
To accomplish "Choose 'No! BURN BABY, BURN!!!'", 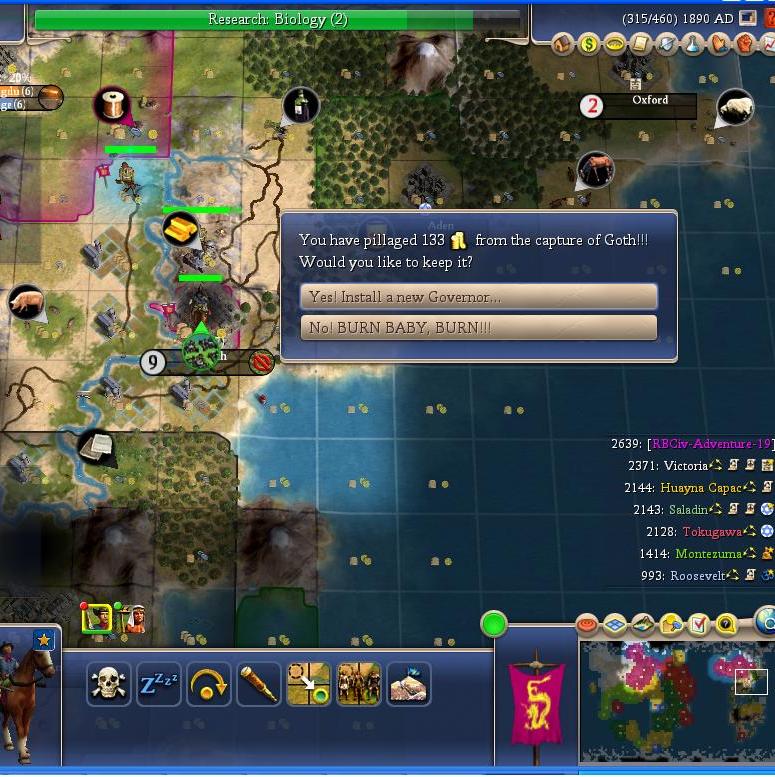I will click(x=478, y=328).
